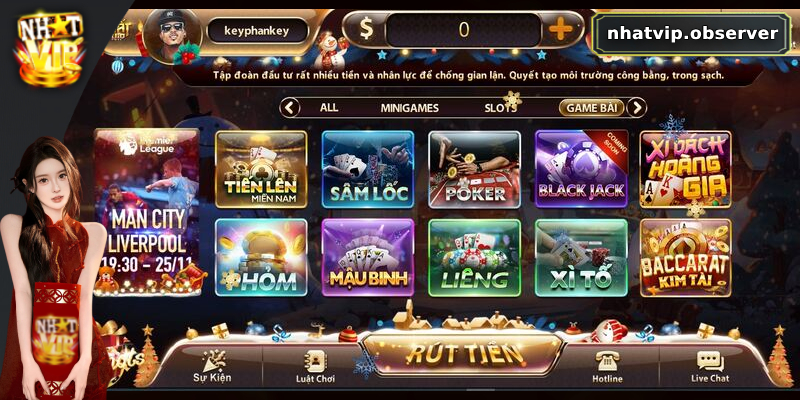Launch the Poker game tile
This screenshot has width=800, height=400.
point(474,168)
